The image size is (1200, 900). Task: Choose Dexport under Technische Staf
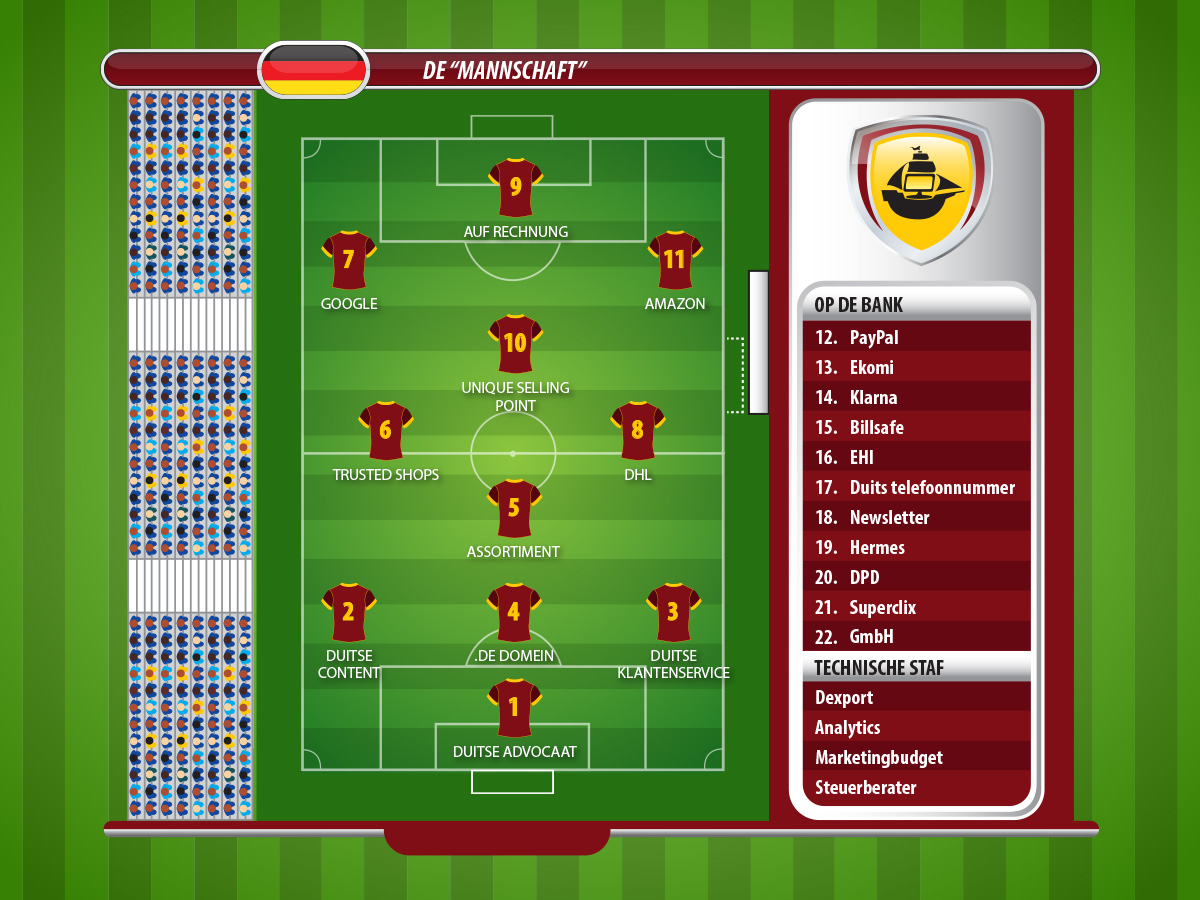pos(916,697)
